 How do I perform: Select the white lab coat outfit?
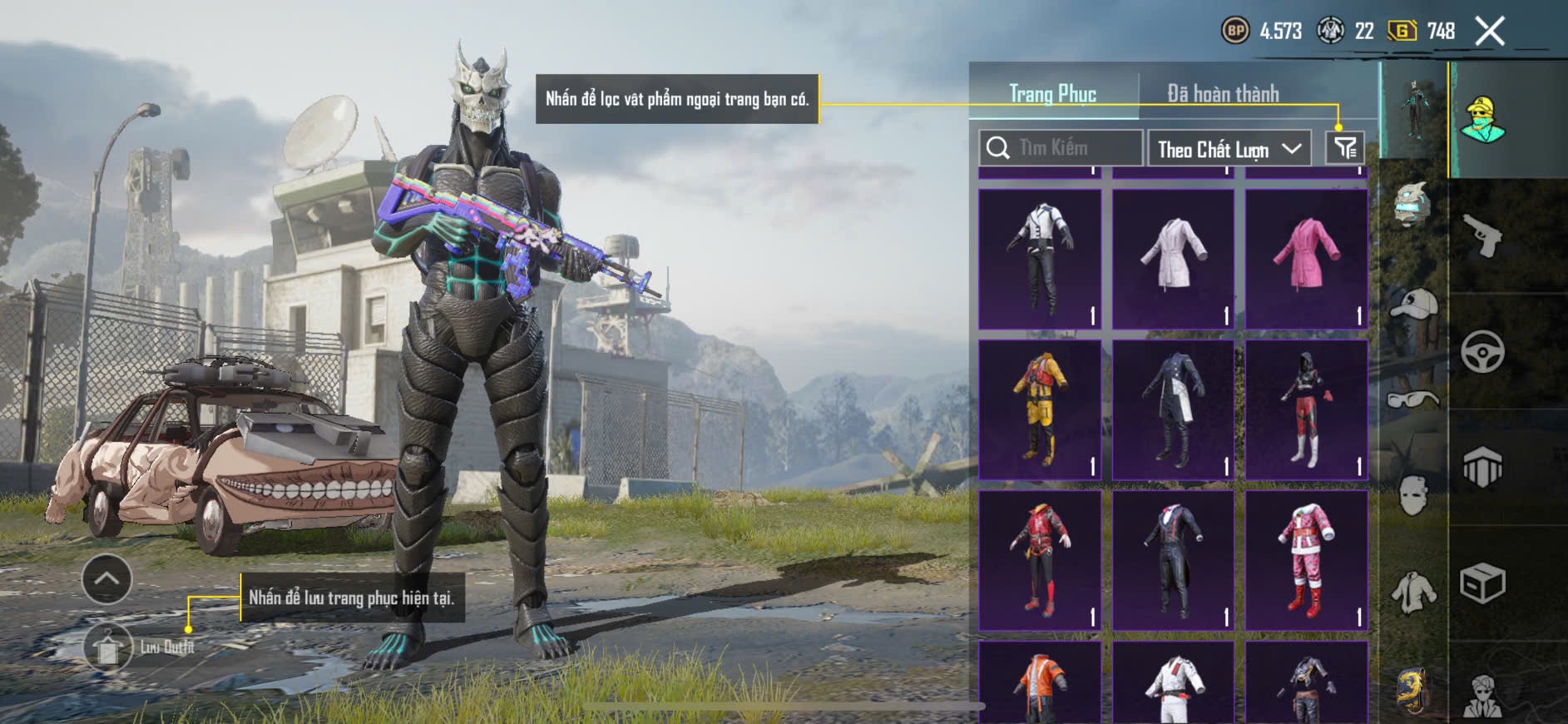pos(1173,259)
